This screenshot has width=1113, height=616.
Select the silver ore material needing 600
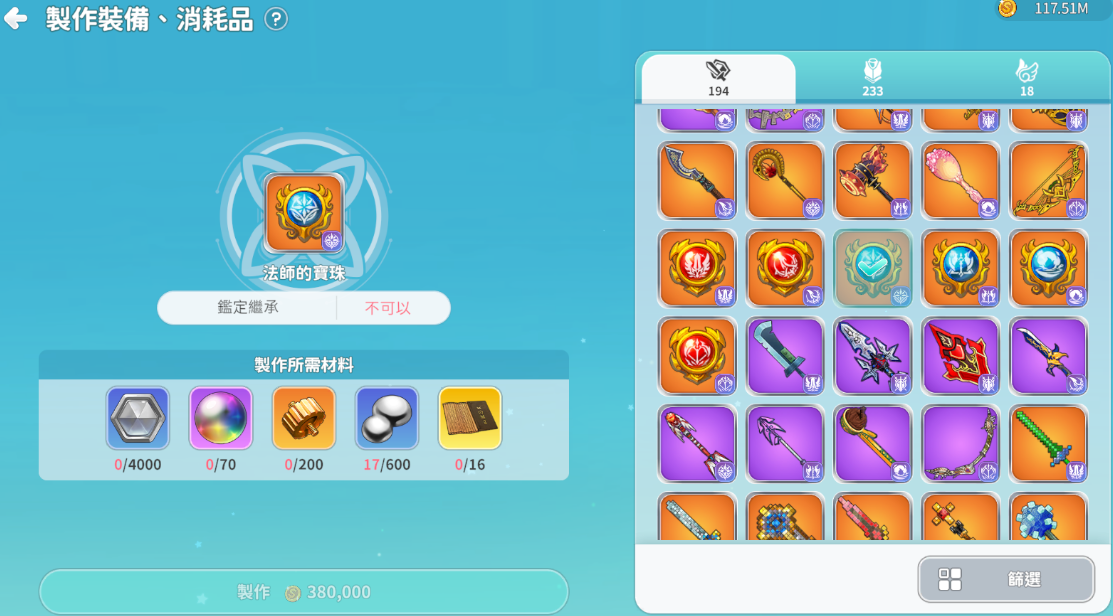click(387, 418)
